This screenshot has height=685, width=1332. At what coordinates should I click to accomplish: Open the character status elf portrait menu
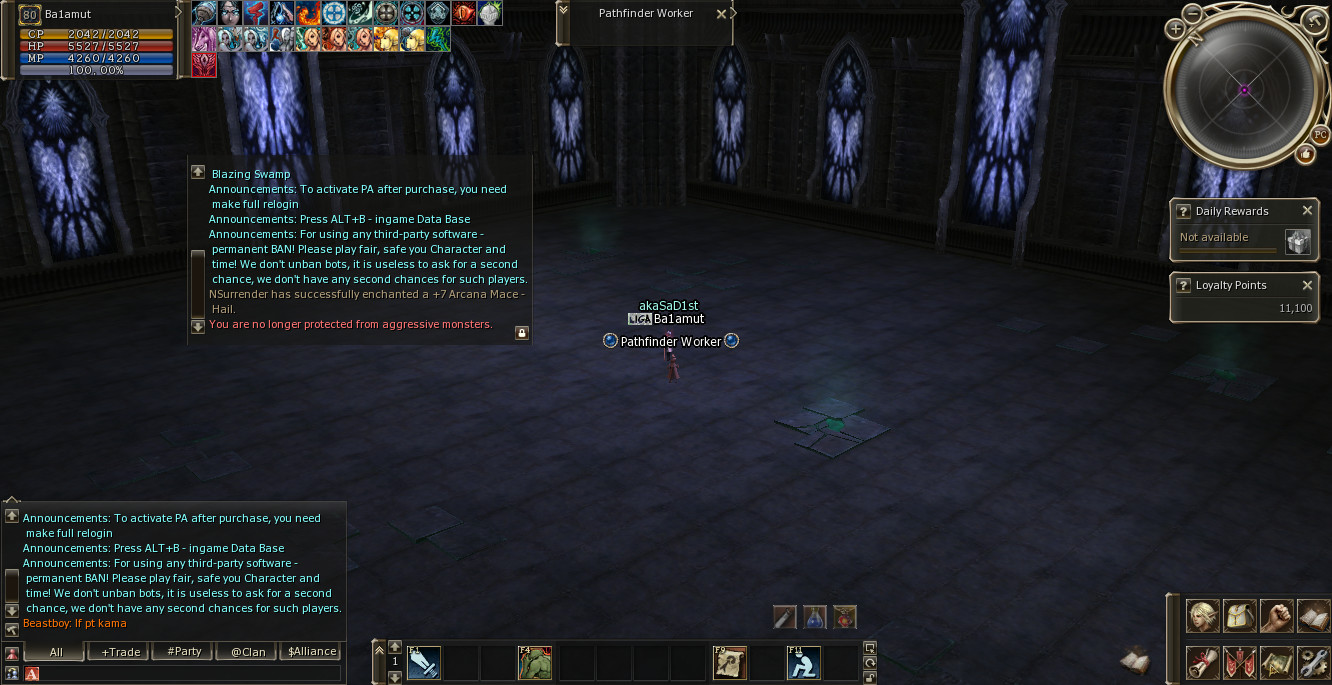pos(1202,616)
